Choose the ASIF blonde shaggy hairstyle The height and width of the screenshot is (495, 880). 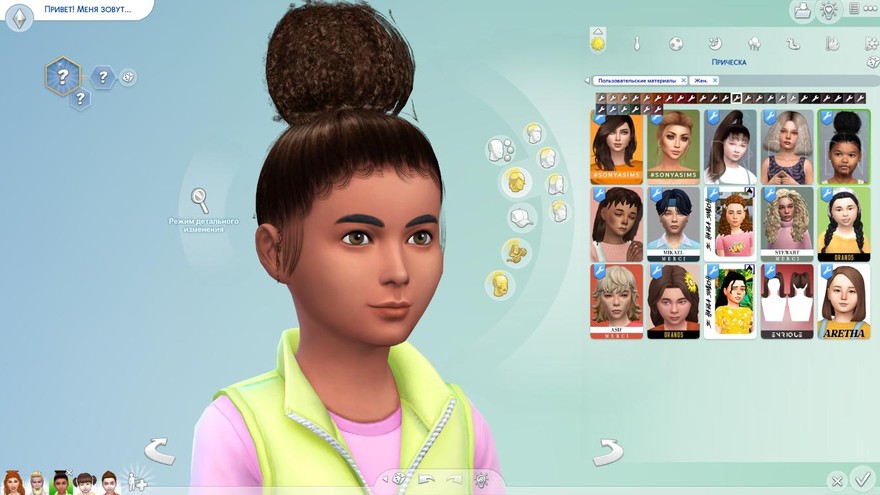tap(616, 300)
